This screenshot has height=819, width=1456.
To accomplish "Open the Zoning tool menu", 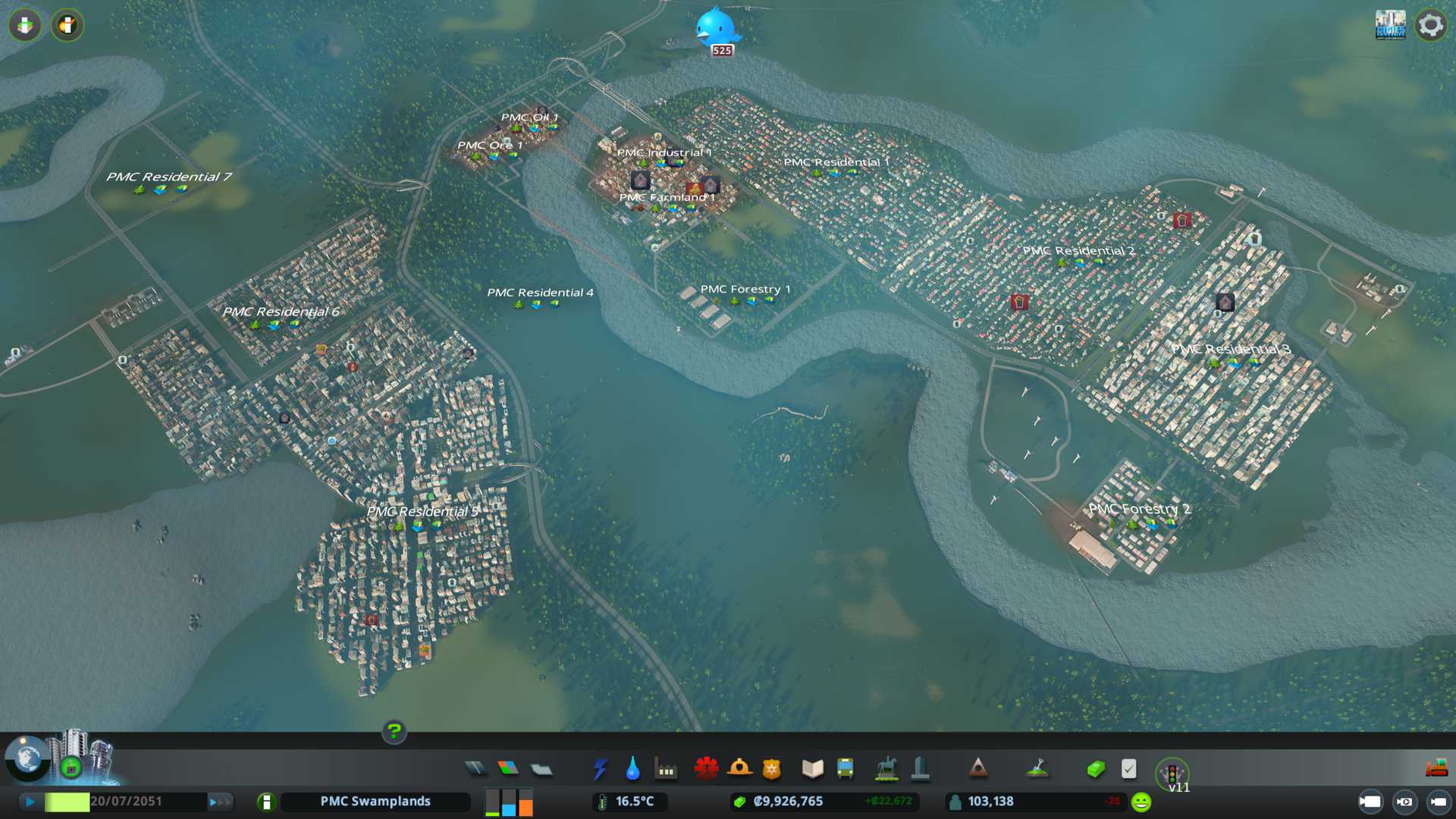I will pyautogui.click(x=508, y=769).
